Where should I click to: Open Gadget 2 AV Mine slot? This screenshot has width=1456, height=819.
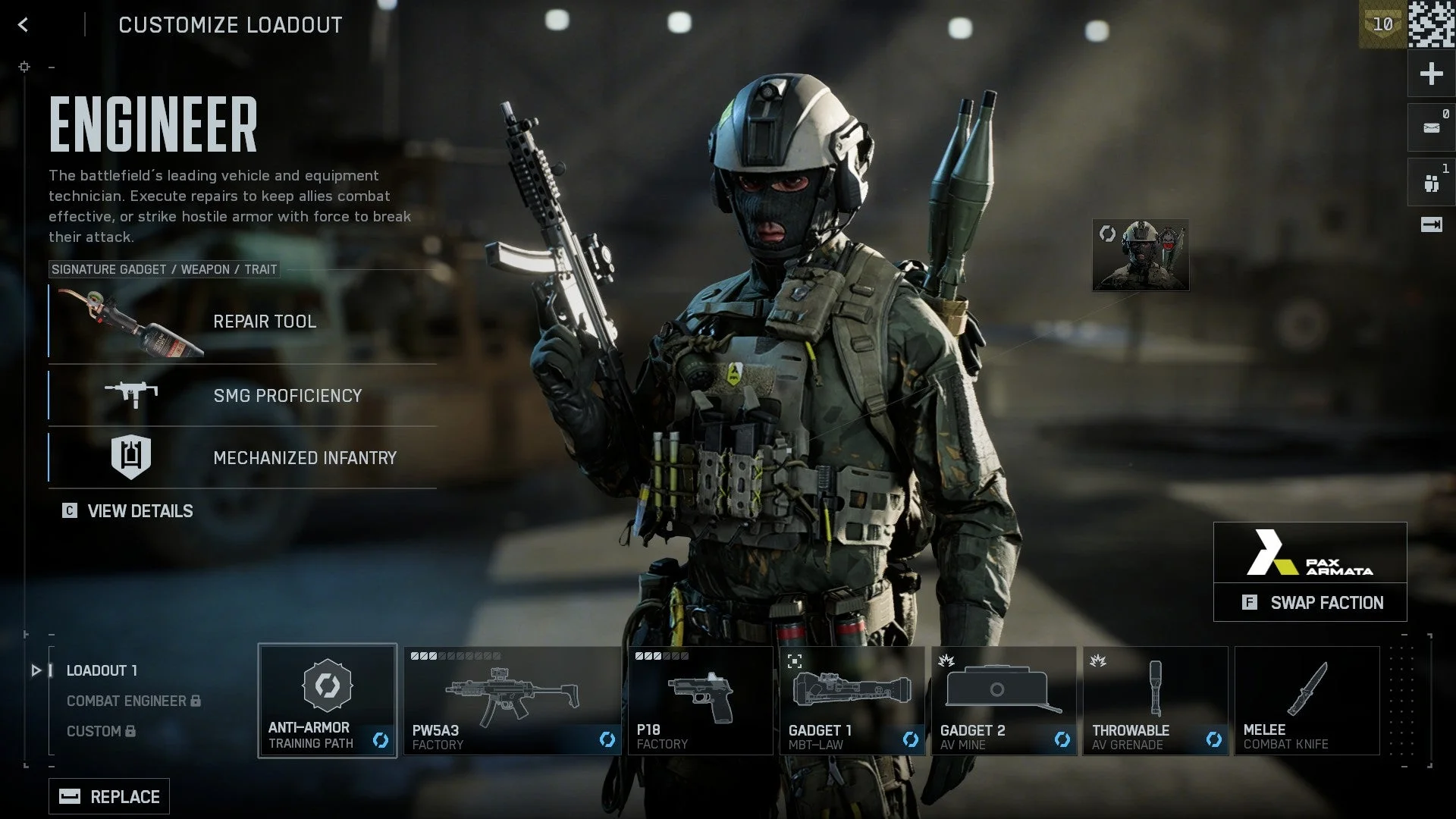[x=1003, y=700]
